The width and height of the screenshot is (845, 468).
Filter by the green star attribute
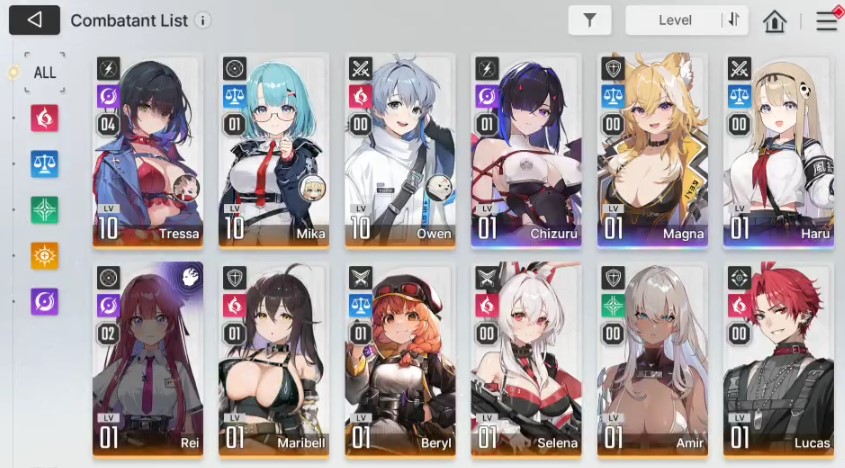pyautogui.click(x=44, y=210)
